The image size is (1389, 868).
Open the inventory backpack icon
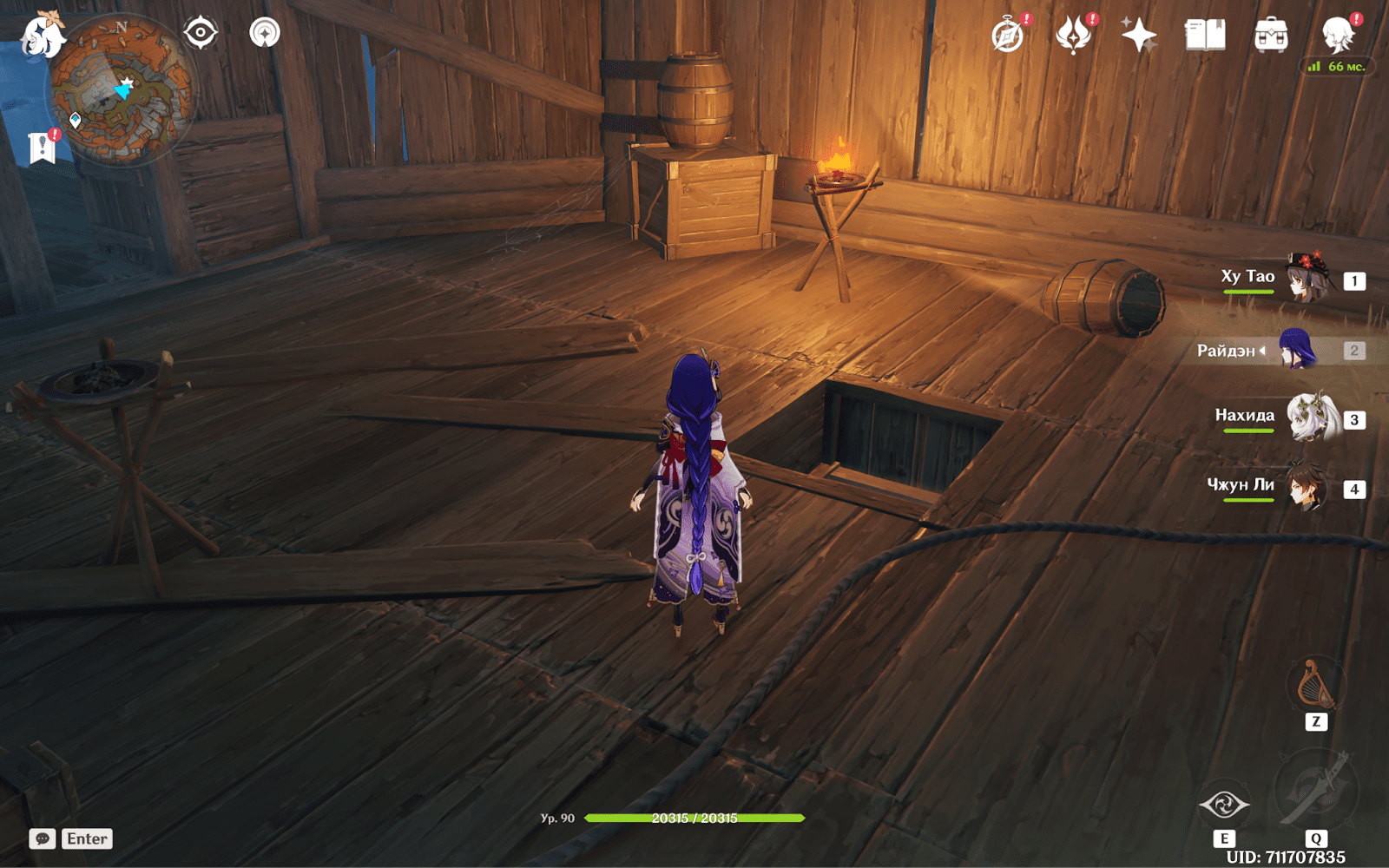click(1271, 36)
